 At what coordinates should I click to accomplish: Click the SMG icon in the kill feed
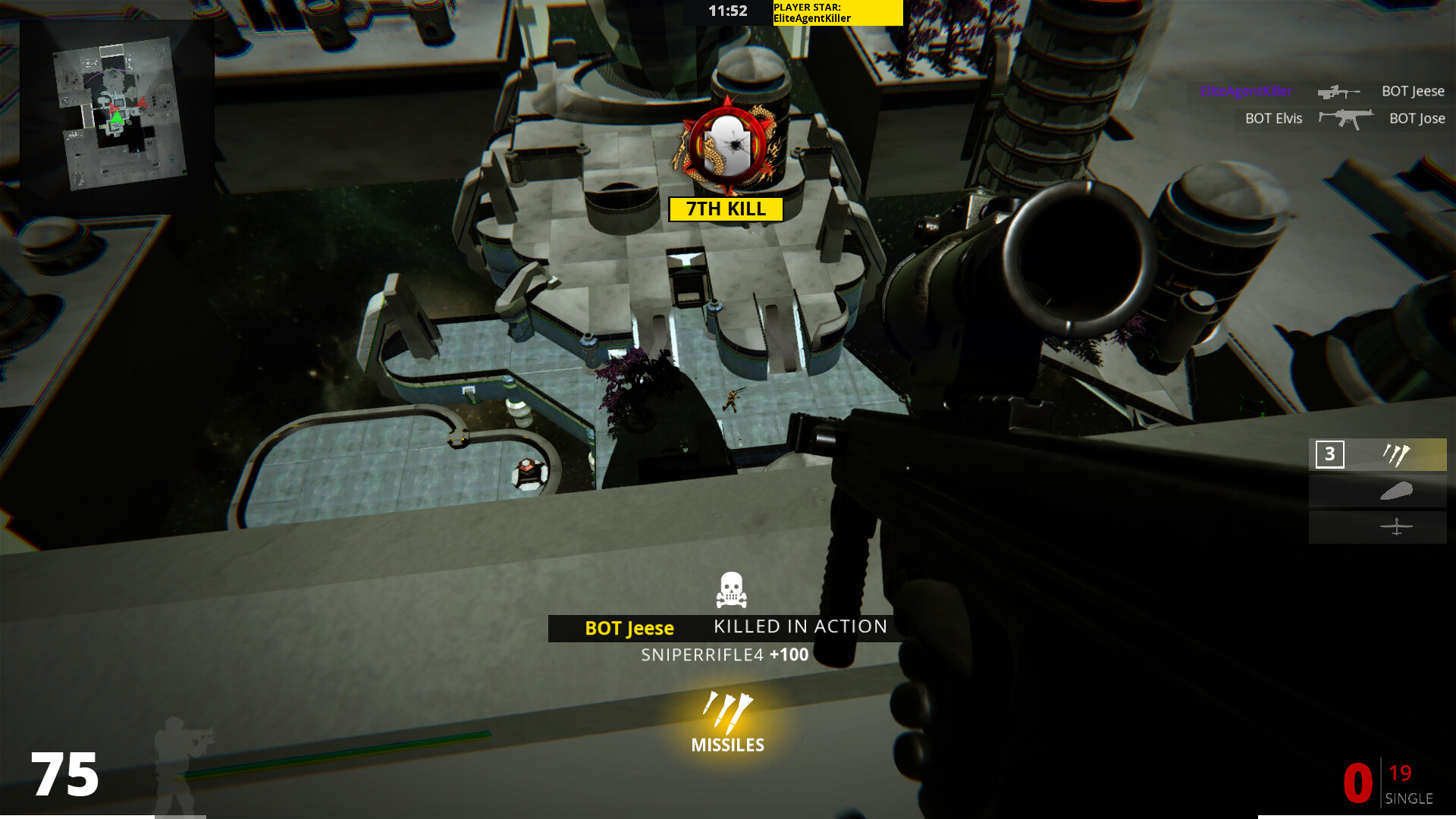[1348, 118]
